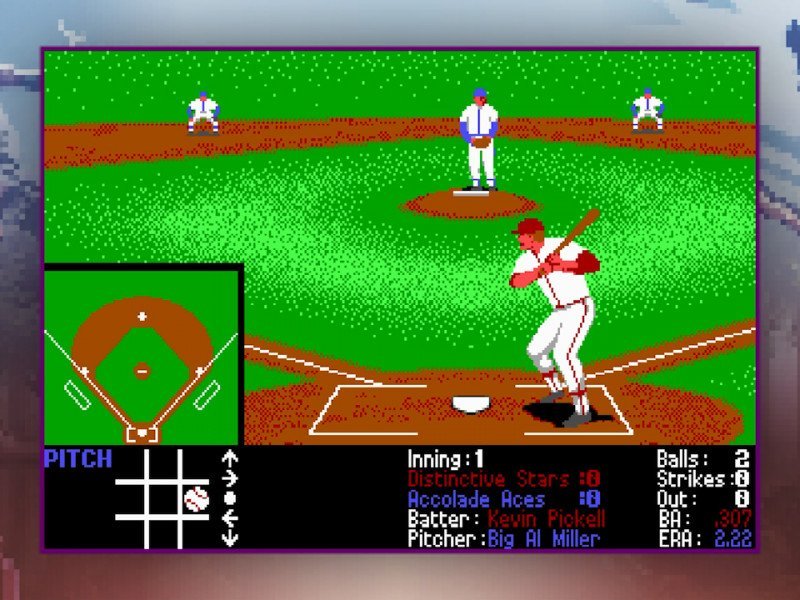Choose the right arrow pitch direction
The height and width of the screenshot is (600, 800).
(x=230, y=478)
